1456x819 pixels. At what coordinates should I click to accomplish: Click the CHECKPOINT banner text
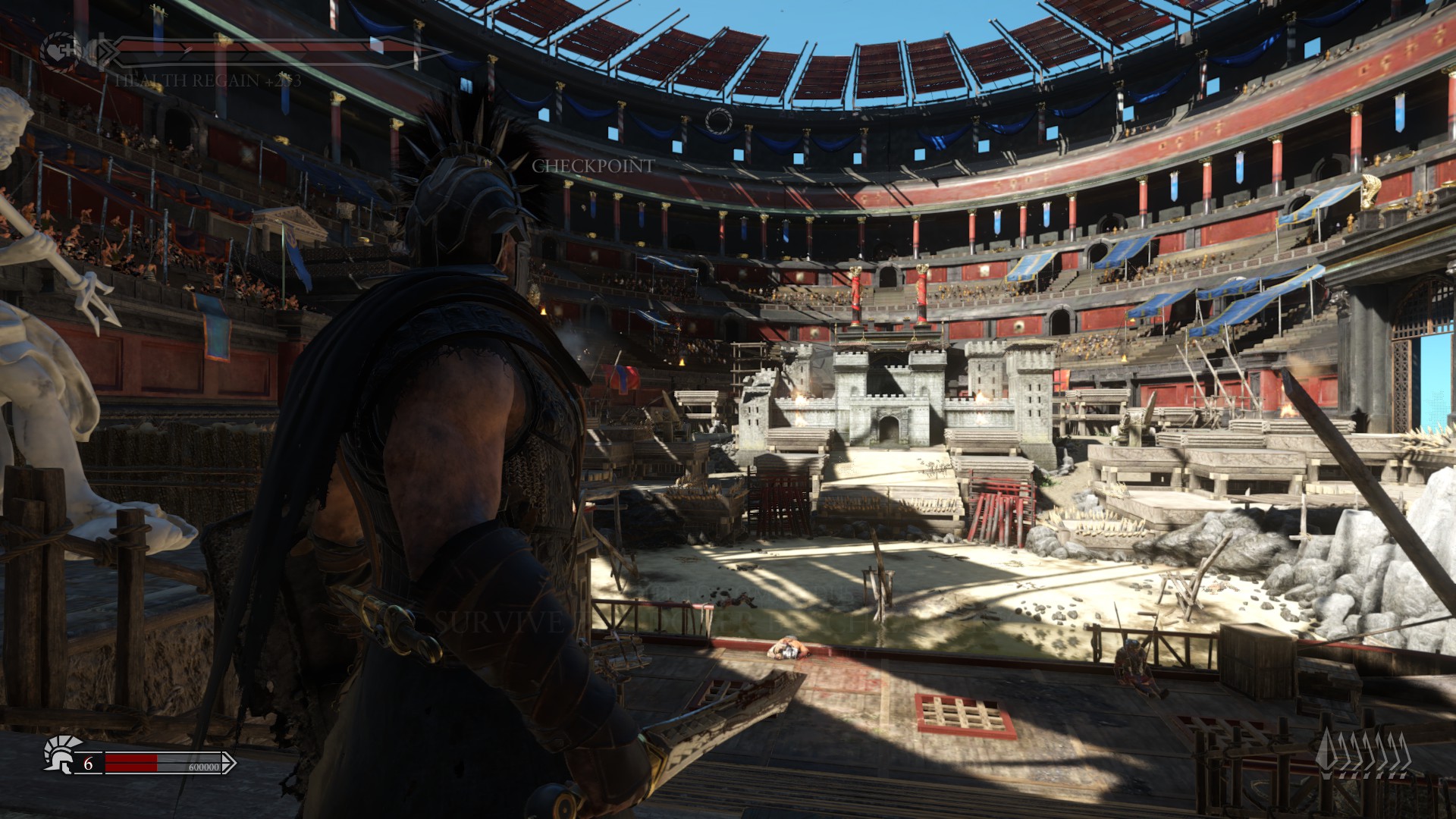click(x=595, y=166)
